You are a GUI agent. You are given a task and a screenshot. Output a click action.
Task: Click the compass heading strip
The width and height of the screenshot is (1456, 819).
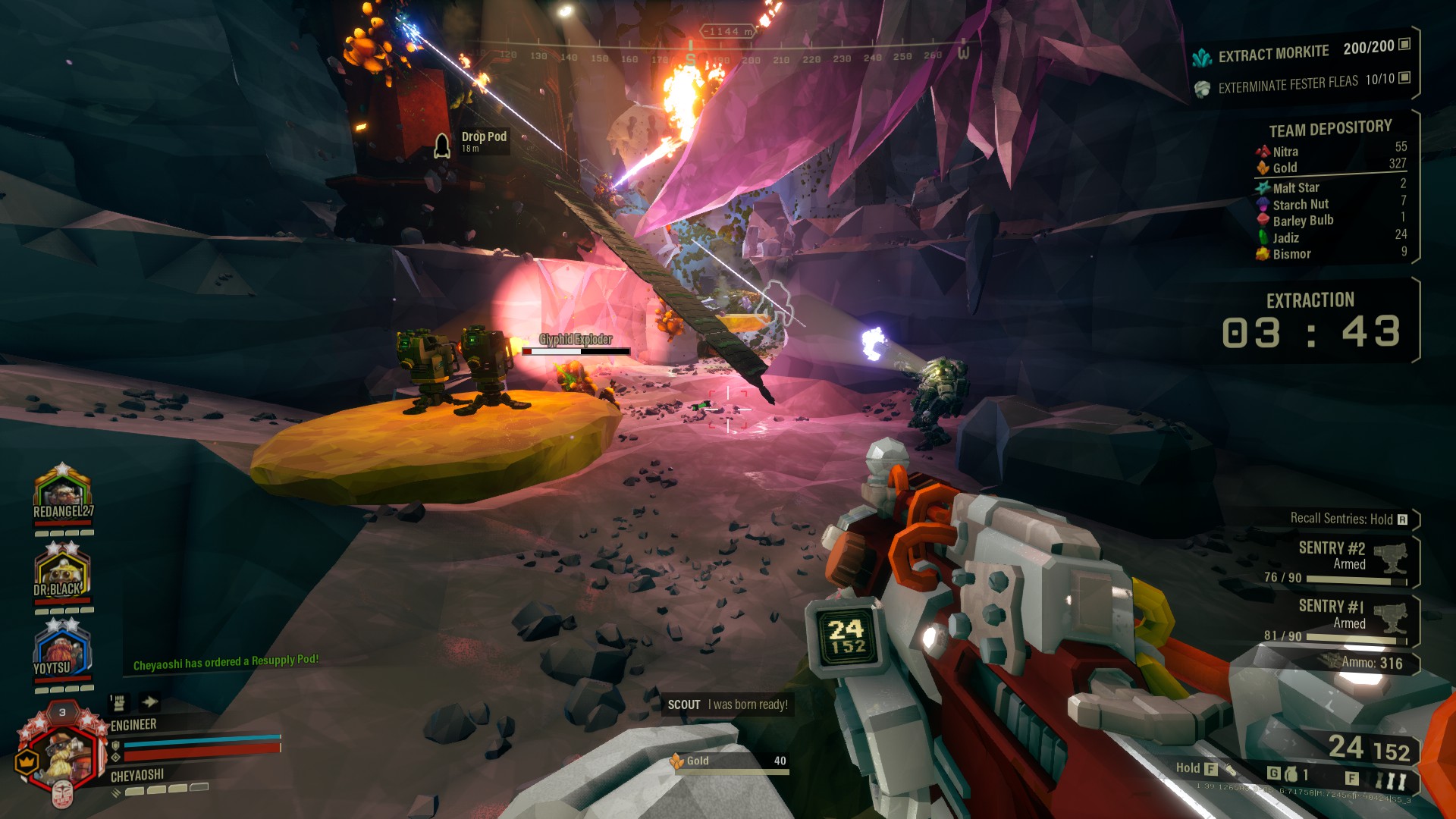(720, 55)
